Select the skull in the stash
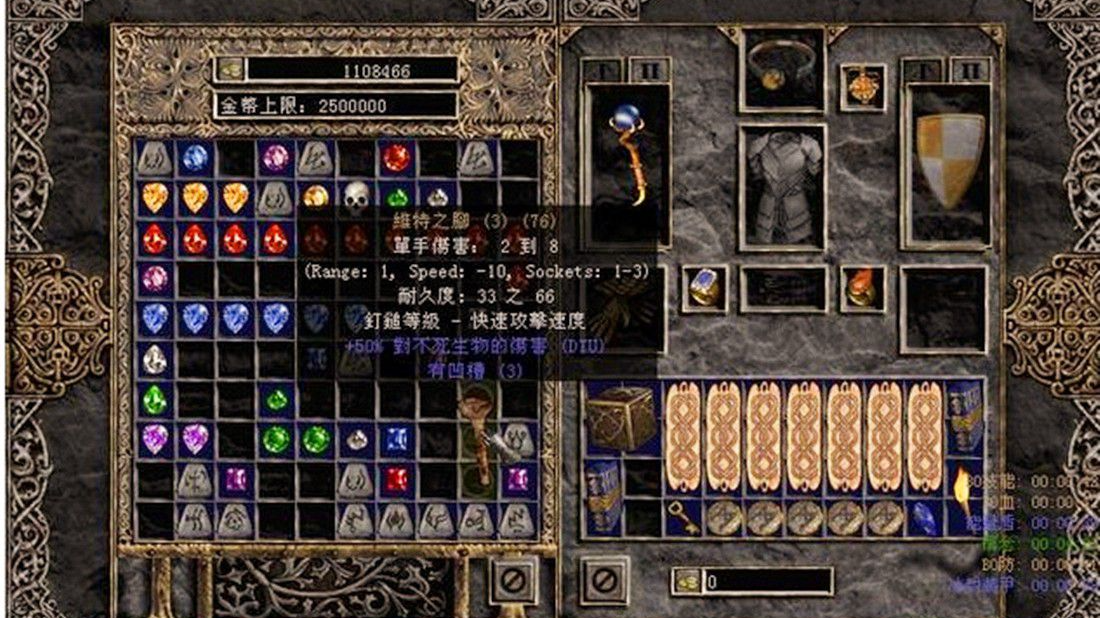The image size is (1100, 618). coord(356,195)
